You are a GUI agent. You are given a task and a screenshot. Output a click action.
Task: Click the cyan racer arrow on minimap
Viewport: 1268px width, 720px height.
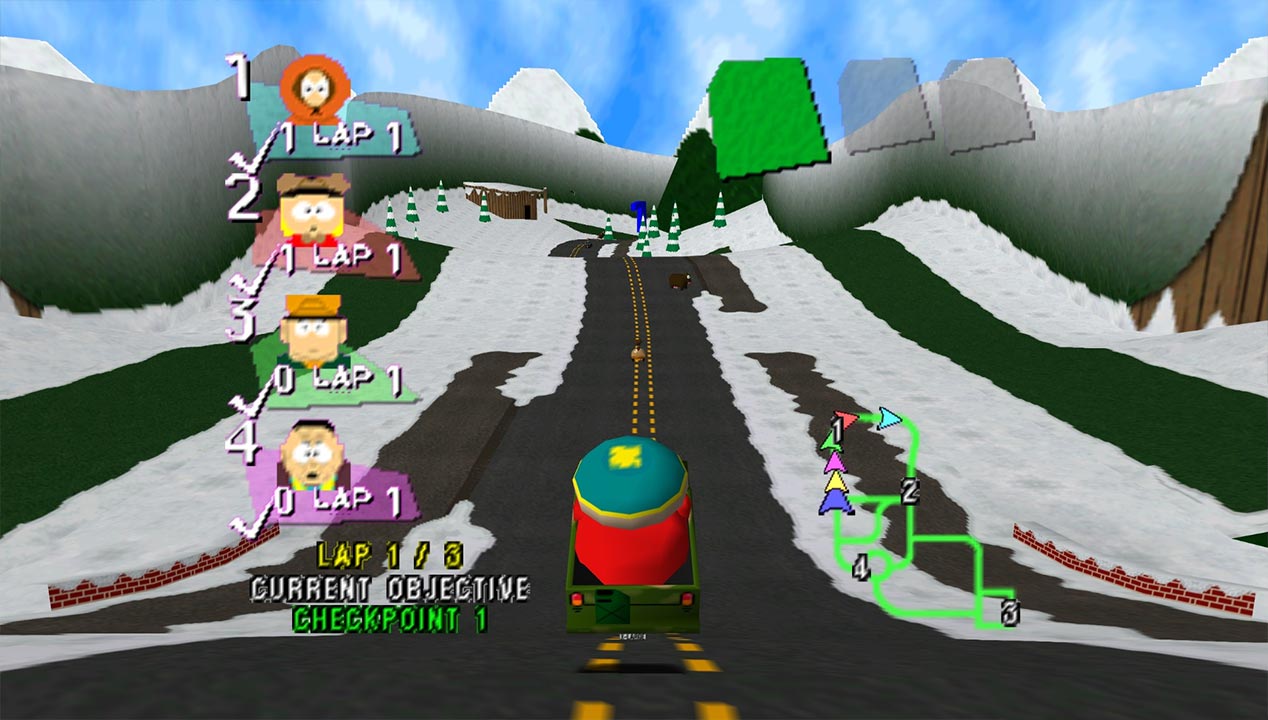pyautogui.click(x=888, y=418)
